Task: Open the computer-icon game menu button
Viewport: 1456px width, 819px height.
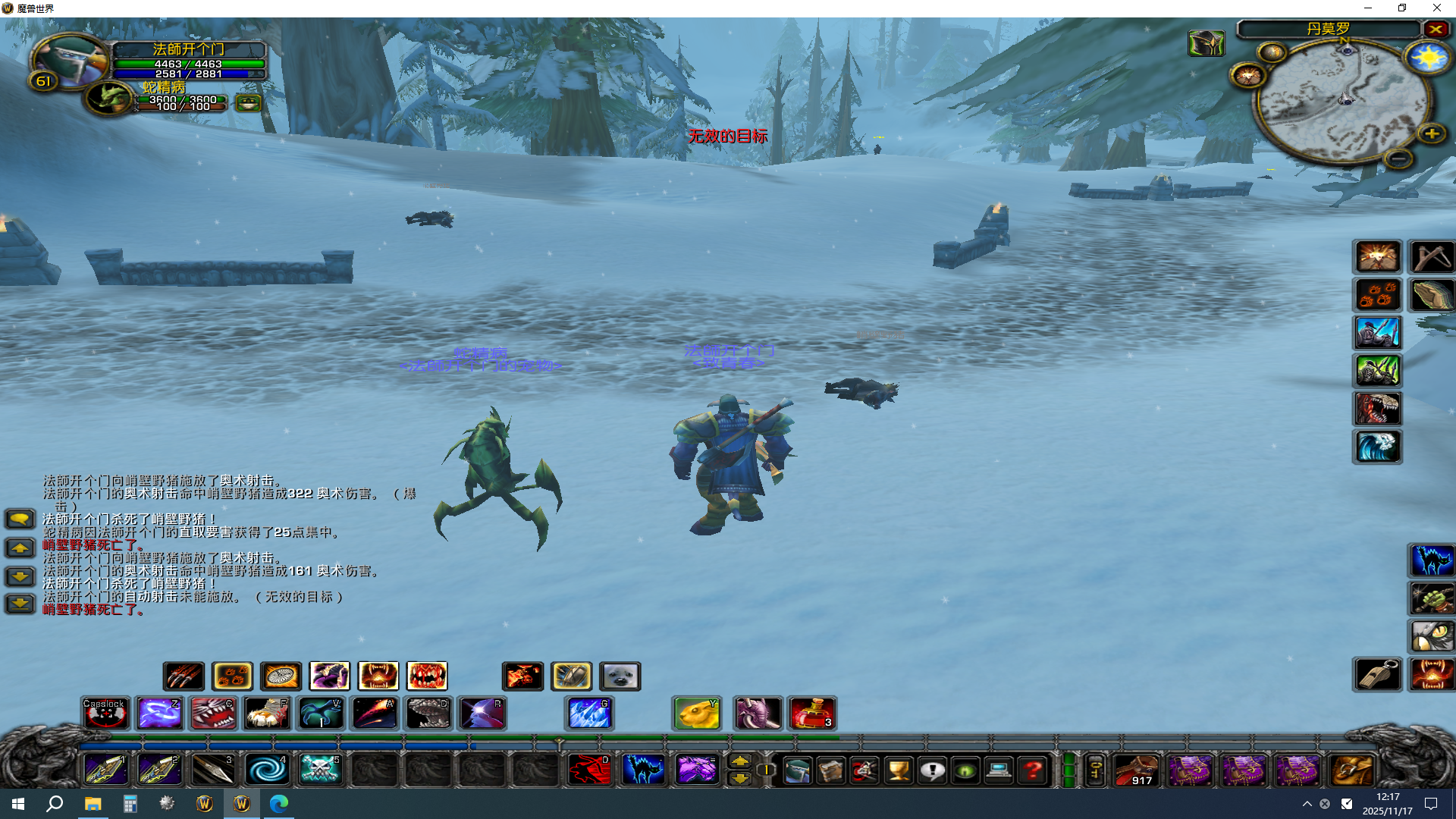Action: tap(999, 771)
